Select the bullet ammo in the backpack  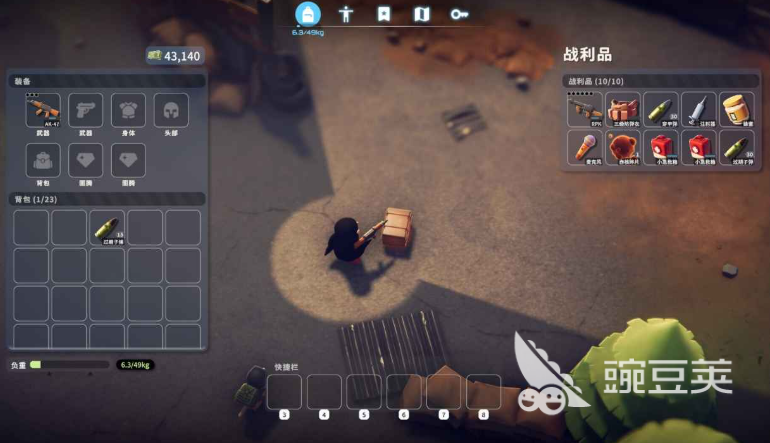pyautogui.click(x=107, y=227)
